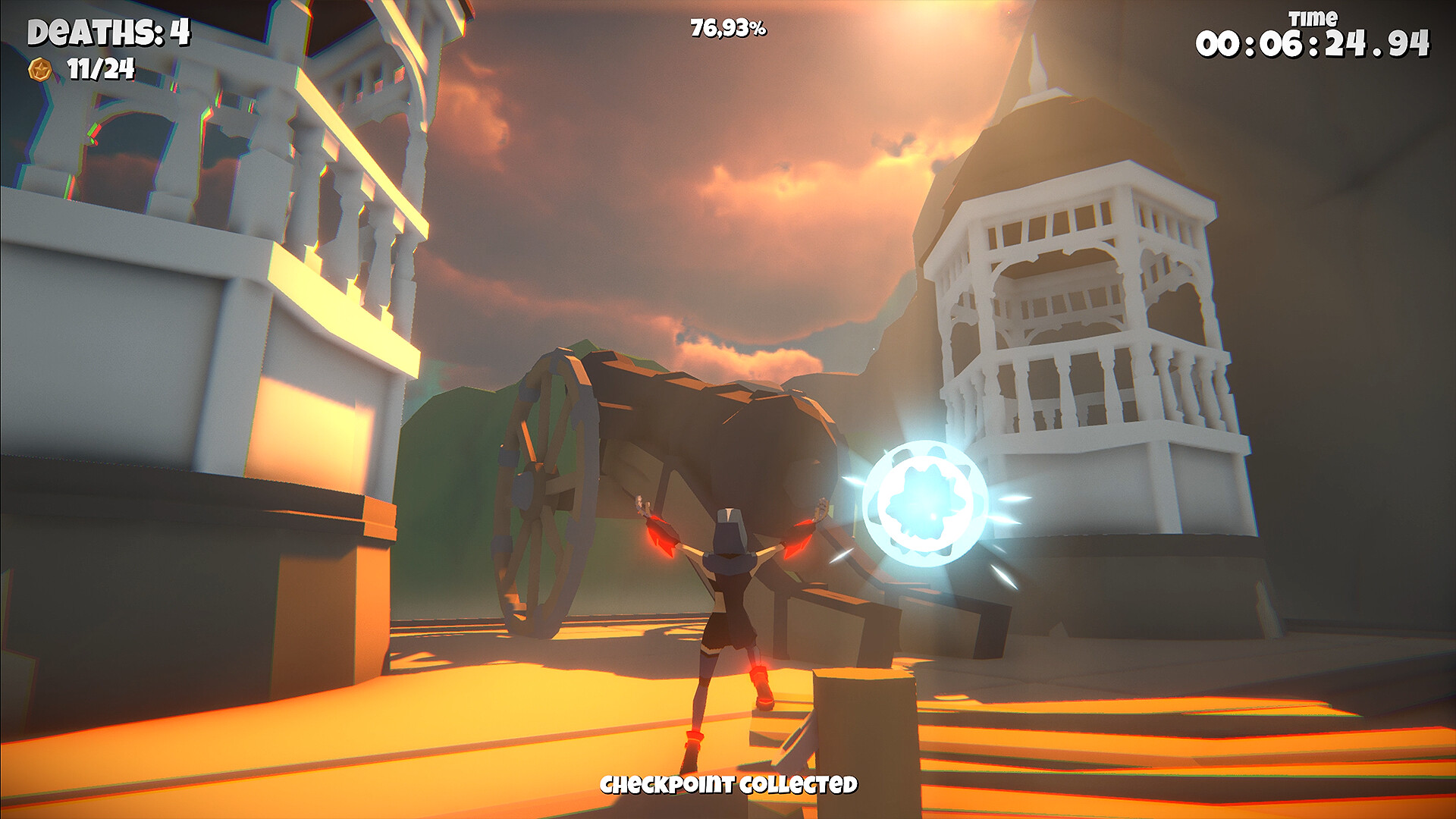Click the Deaths: 4 counter
1456x819 pixels.
point(106,32)
